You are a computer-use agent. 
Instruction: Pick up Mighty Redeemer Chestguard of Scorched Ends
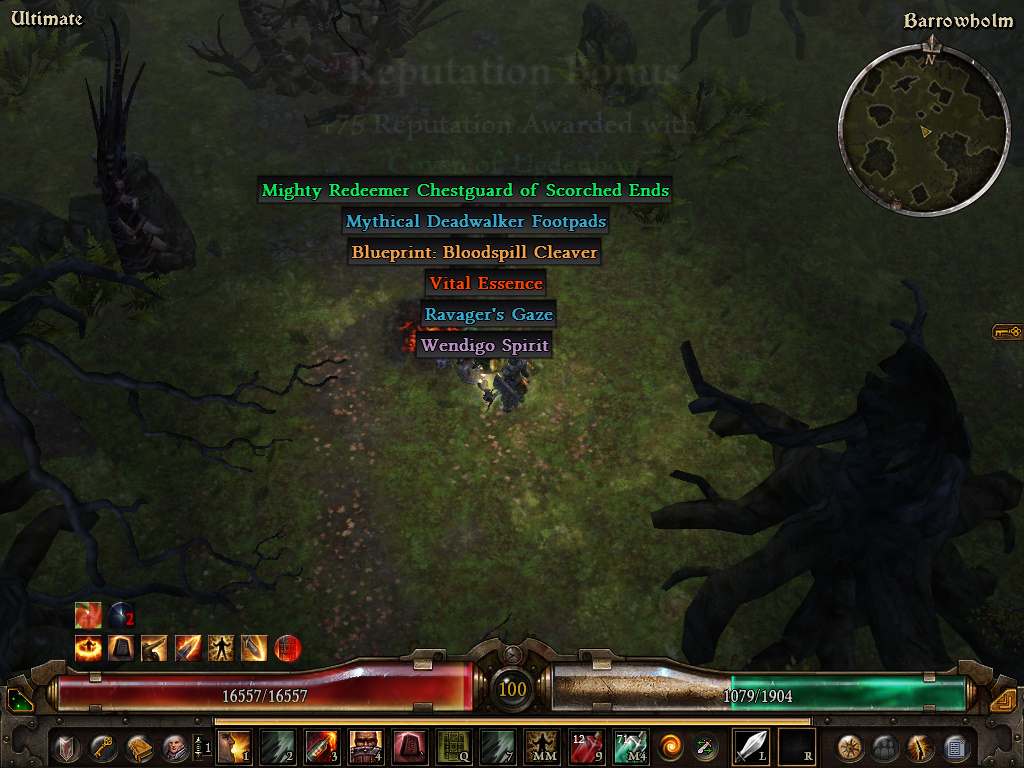coord(465,190)
